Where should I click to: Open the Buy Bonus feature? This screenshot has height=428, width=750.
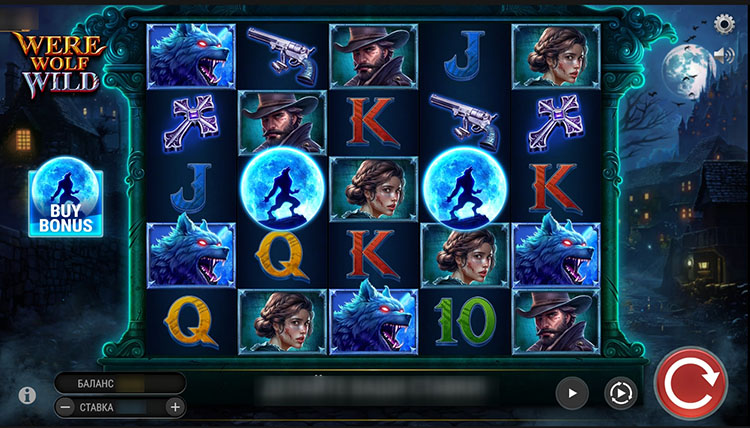pyautogui.click(x=66, y=203)
